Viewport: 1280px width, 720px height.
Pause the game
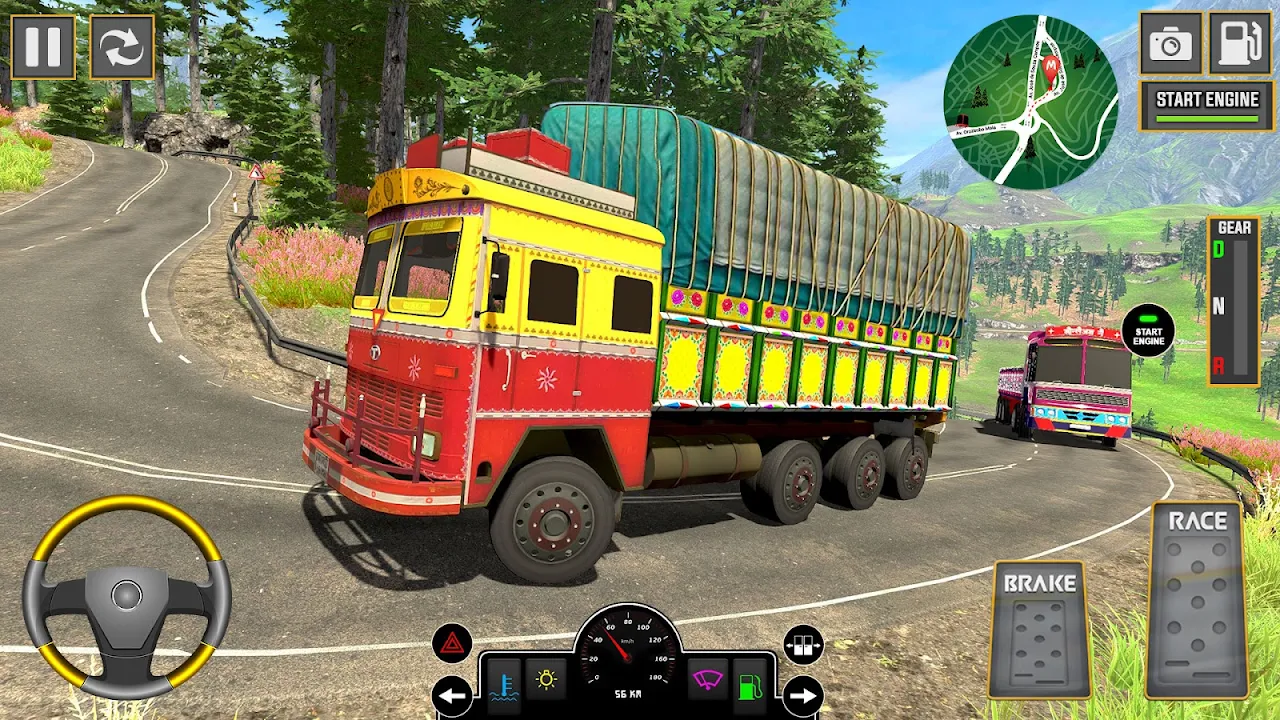pyautogui.click(x=43, y=47)
